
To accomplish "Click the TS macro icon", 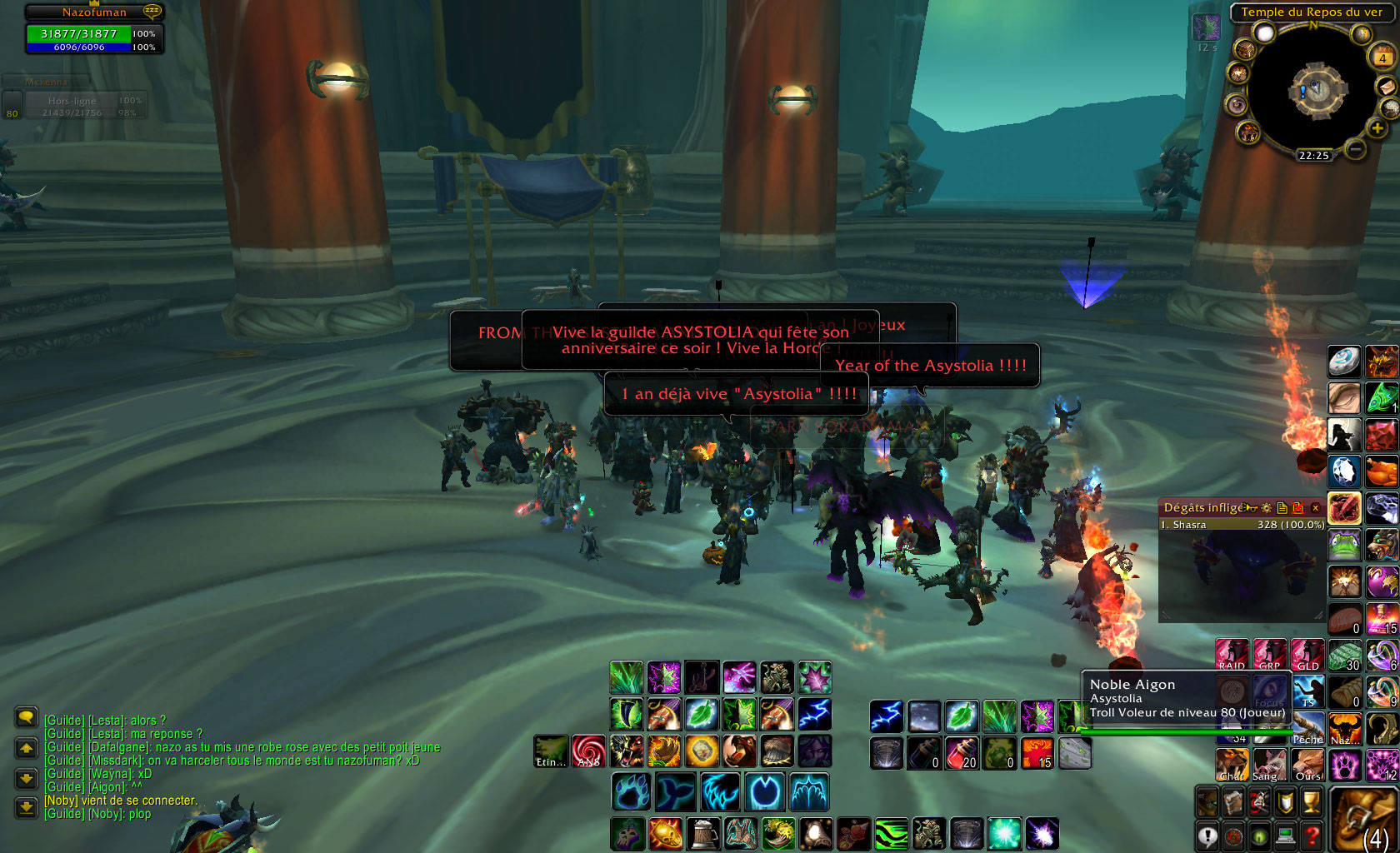I will pyautogui.click(x=1307, y=692).
